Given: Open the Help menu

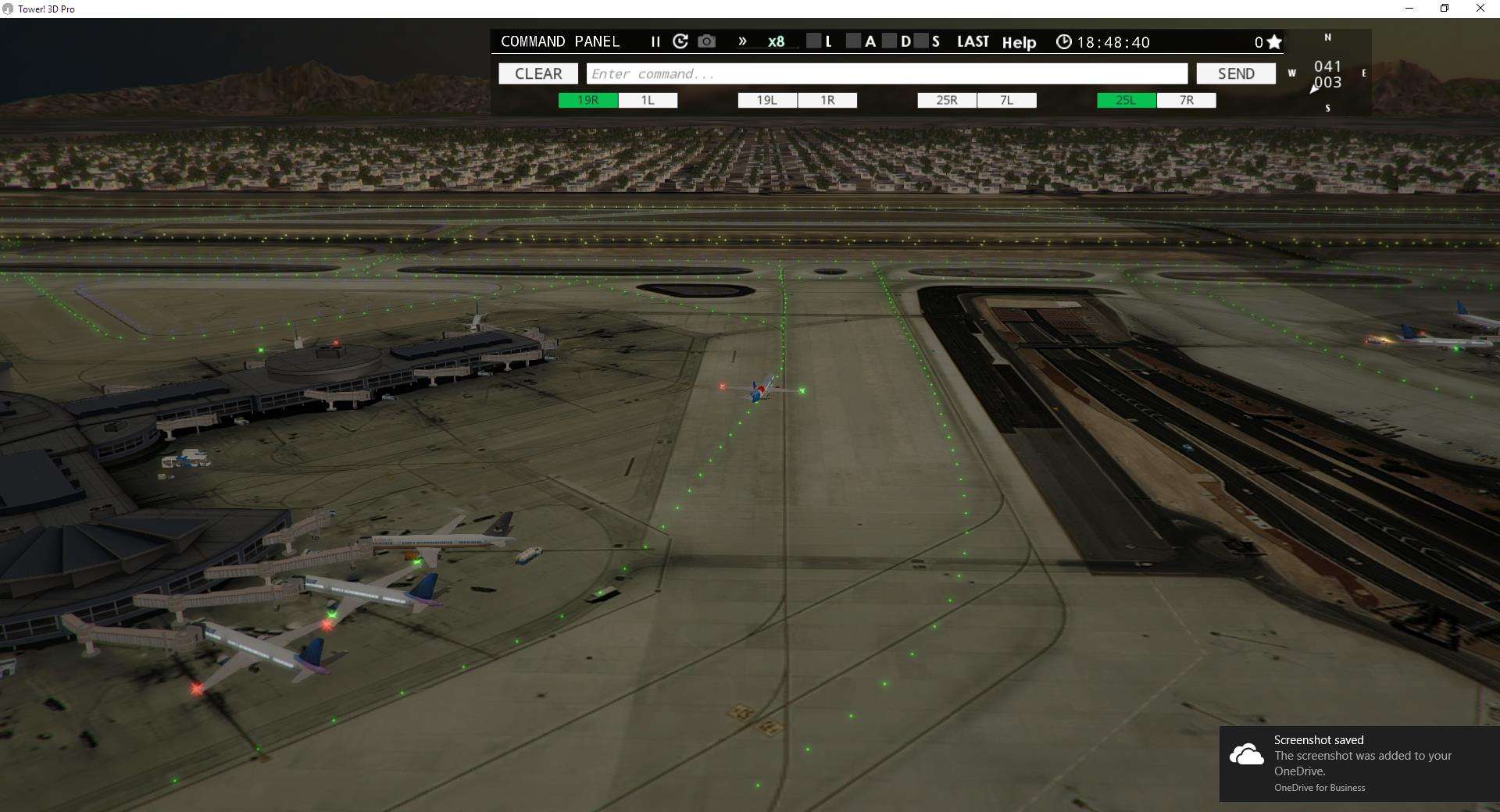Looking at the screenshot, I should pos(1019,42).
